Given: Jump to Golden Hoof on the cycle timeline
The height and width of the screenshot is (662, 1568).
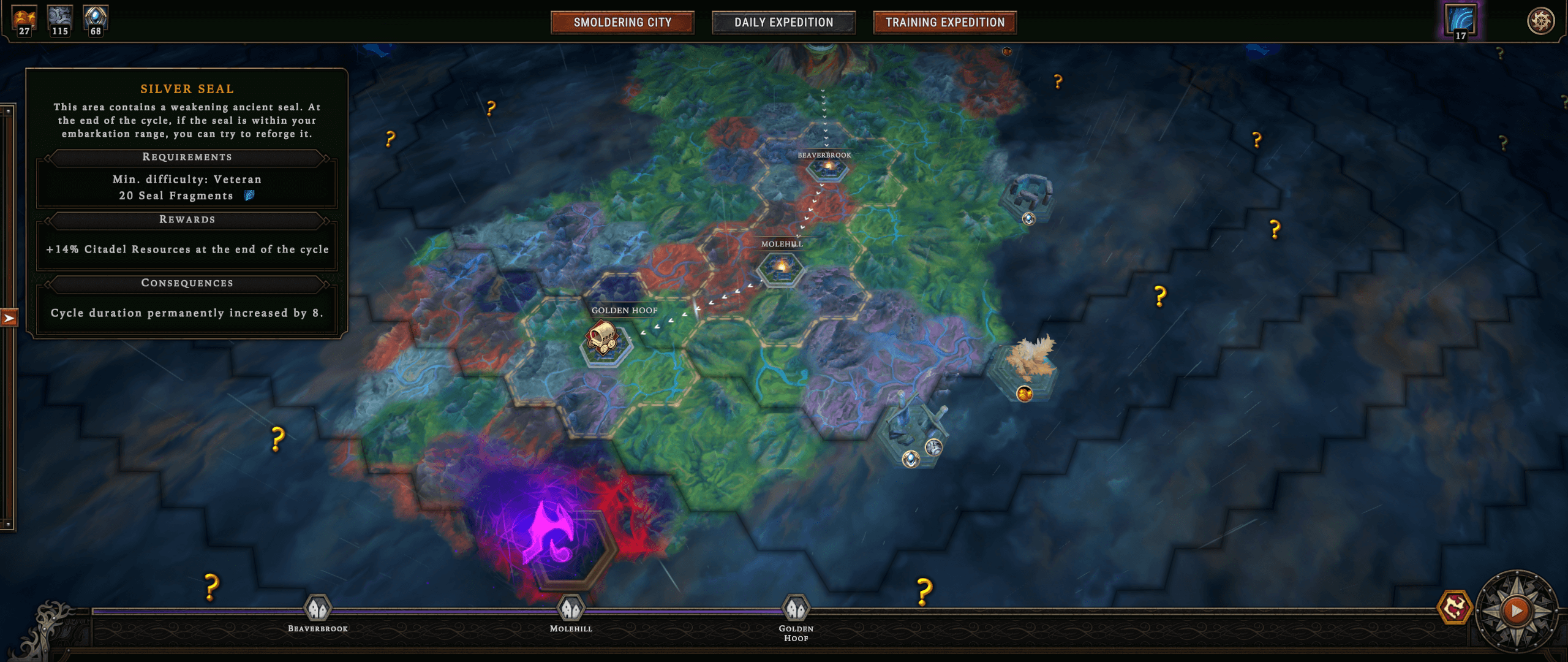Looking at the screenshot, I should [x=796, y=609].
